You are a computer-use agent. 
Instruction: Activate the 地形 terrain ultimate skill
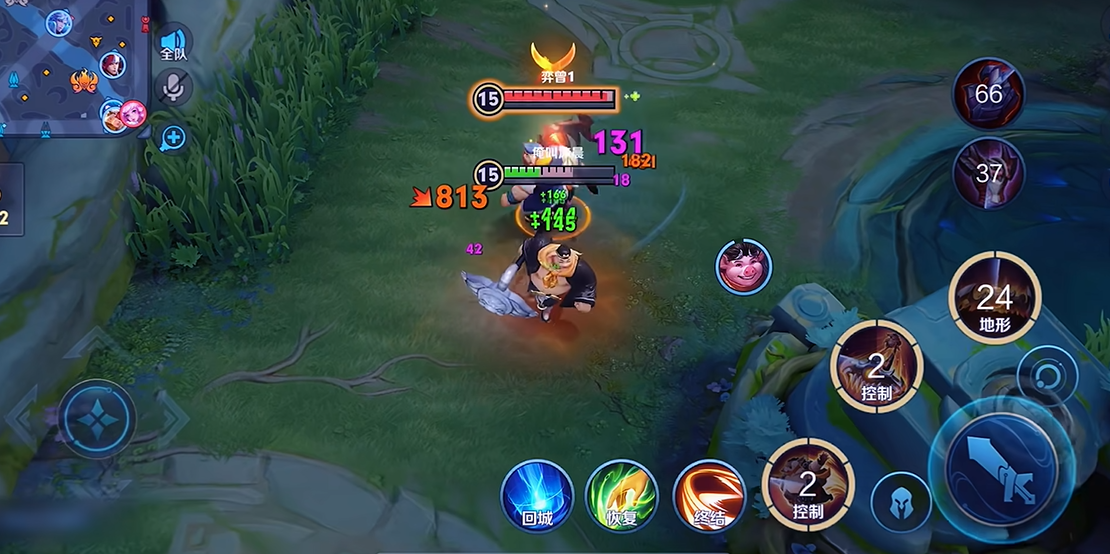pos(994,297)
